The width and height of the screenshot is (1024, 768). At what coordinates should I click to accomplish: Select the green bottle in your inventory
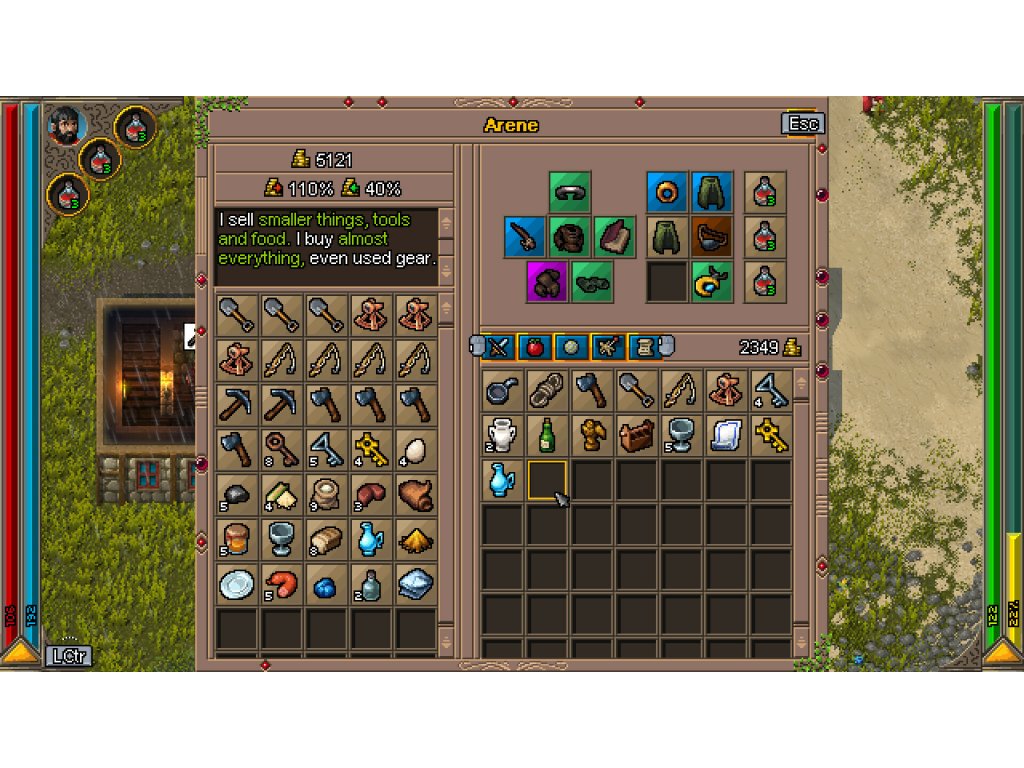546,434
